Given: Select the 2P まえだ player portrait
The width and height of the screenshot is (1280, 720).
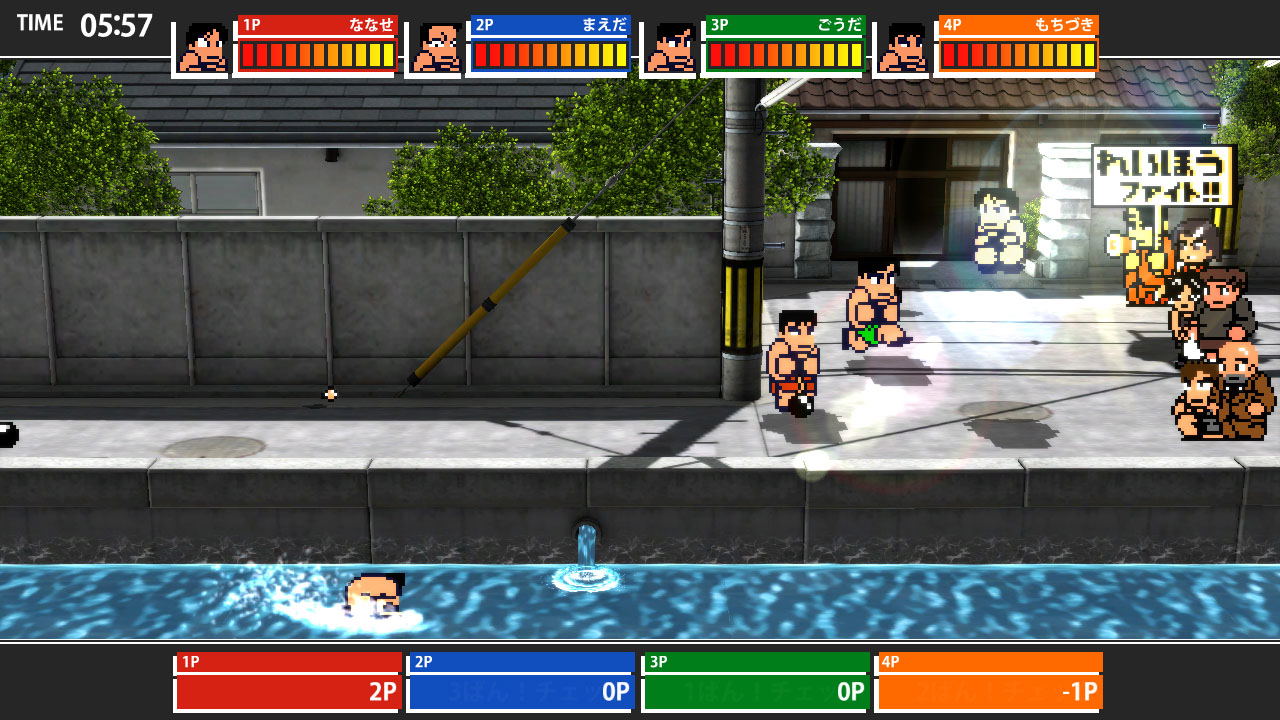Looking at the screenshot, I should click(x=436, y=48).
